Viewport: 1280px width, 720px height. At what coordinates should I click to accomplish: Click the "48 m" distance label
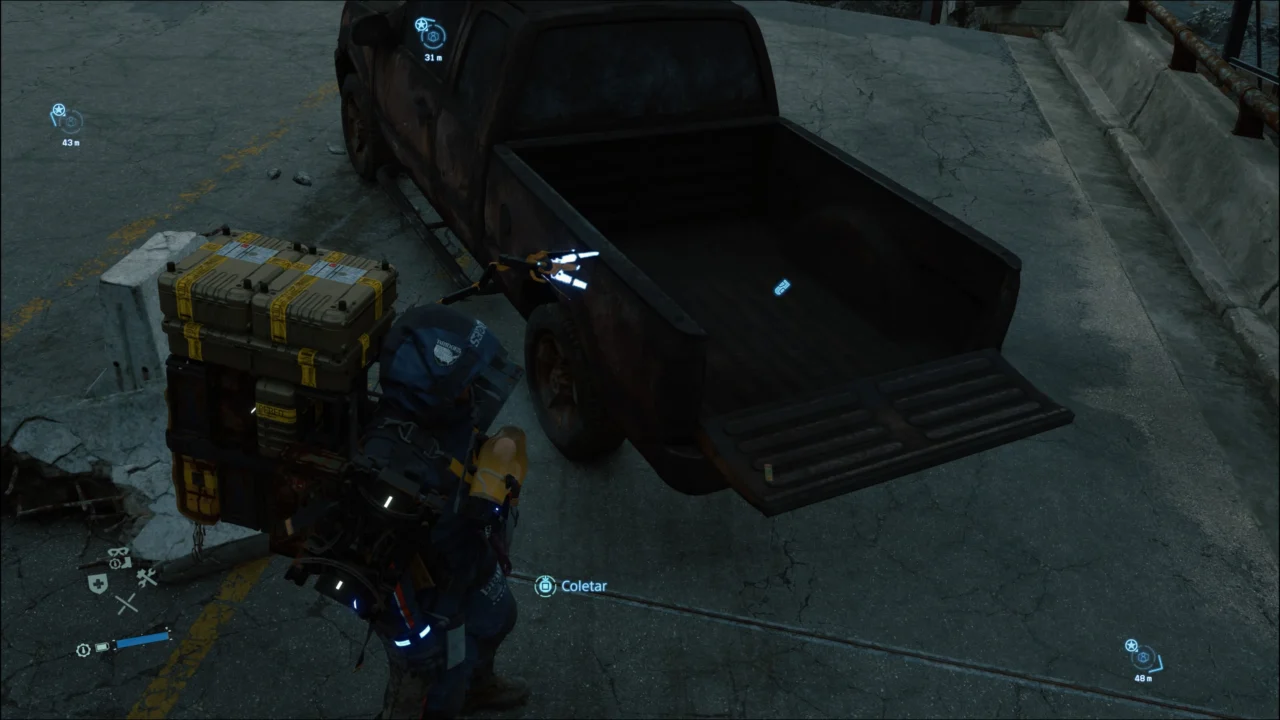pos(1144,678)
